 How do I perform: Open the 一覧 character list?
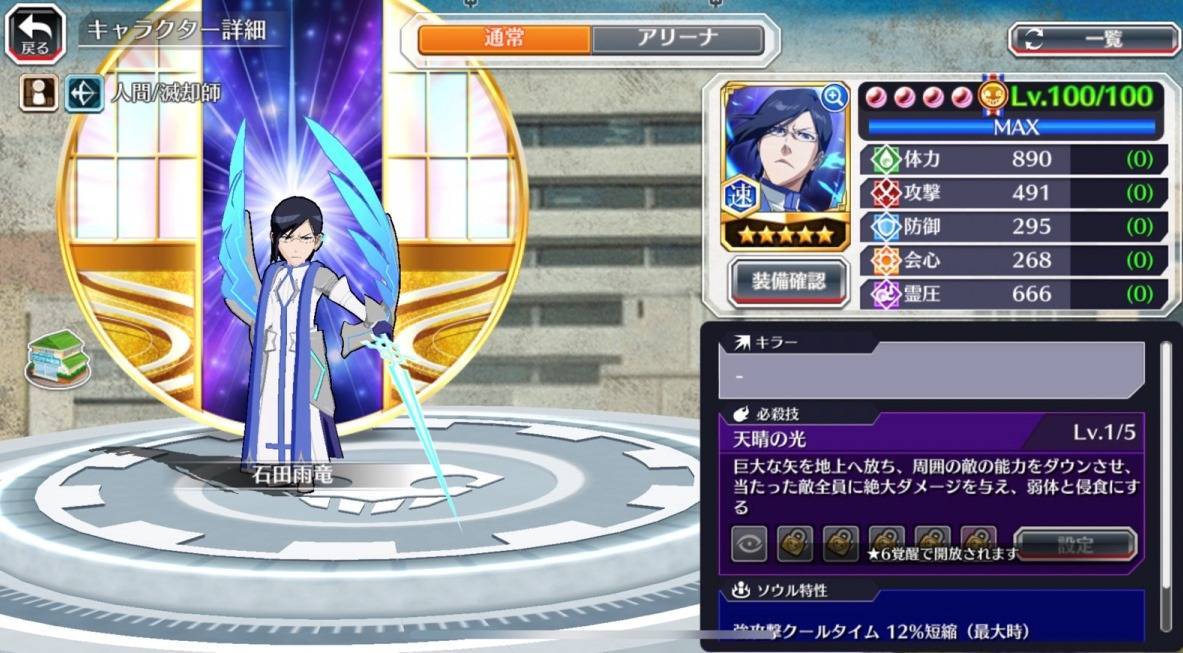(1093, 40)
